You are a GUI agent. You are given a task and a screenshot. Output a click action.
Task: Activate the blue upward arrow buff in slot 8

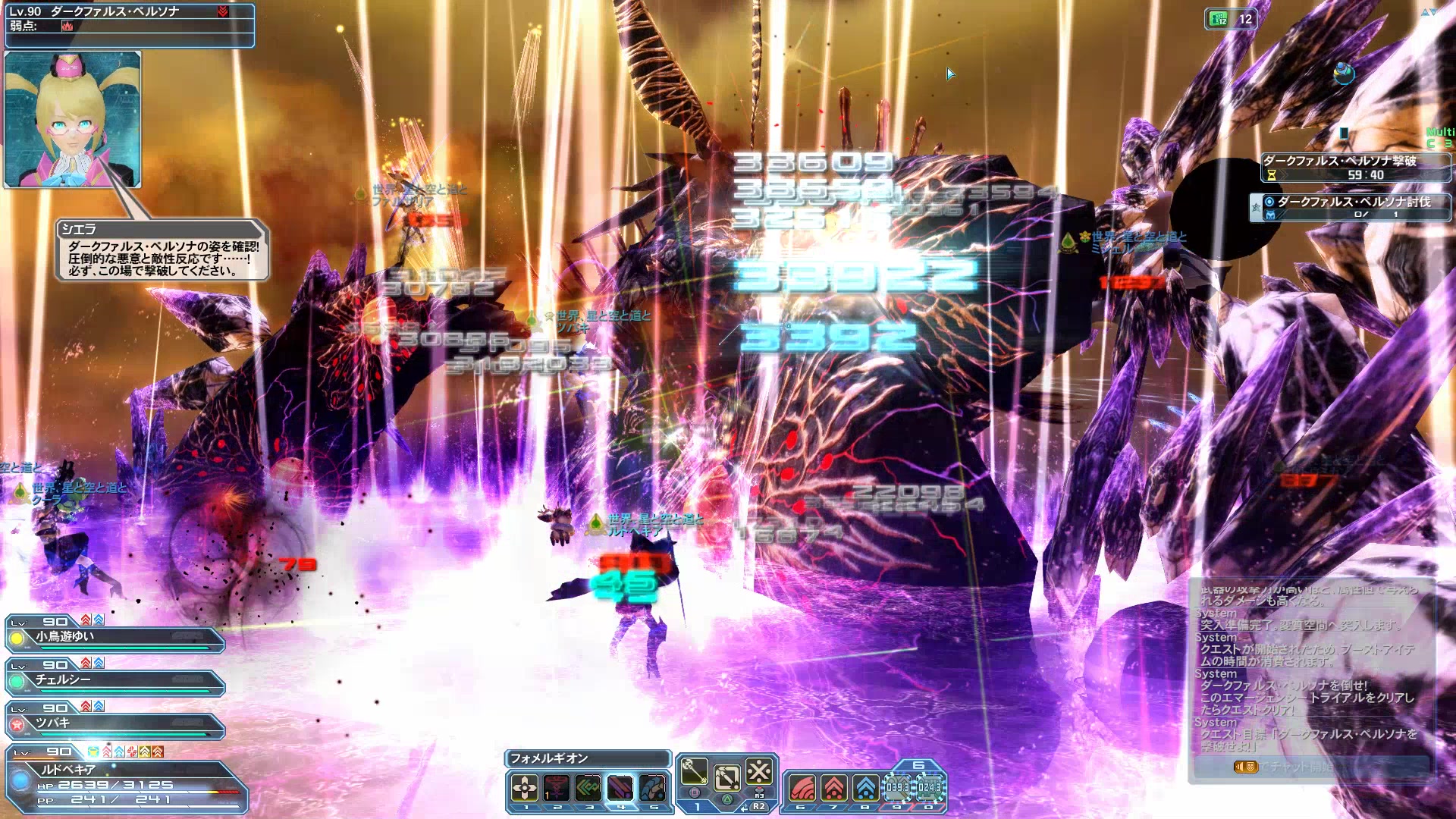tap(865, 789)
